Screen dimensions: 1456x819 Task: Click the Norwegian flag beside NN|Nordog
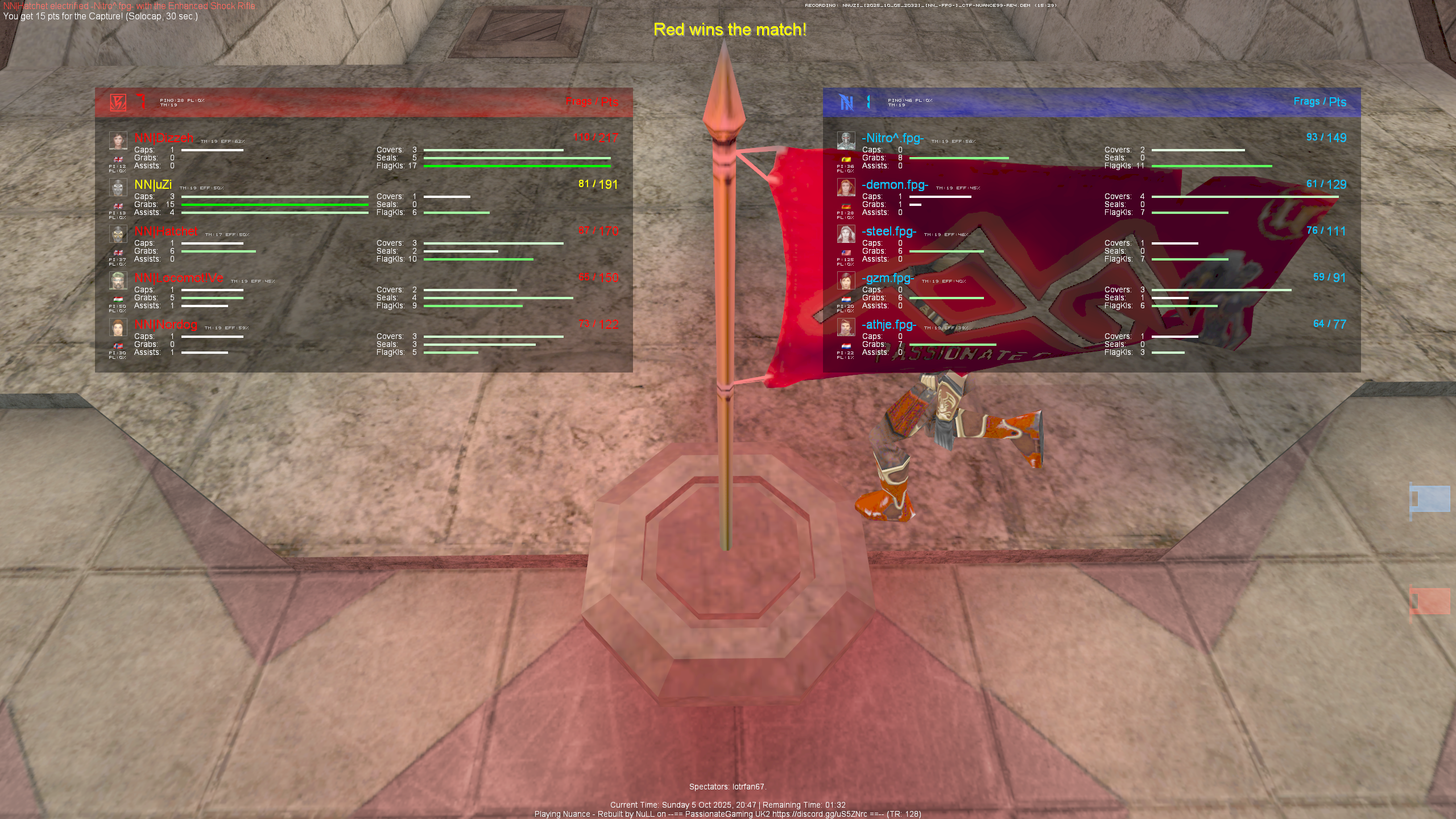[x=119, y=344]
